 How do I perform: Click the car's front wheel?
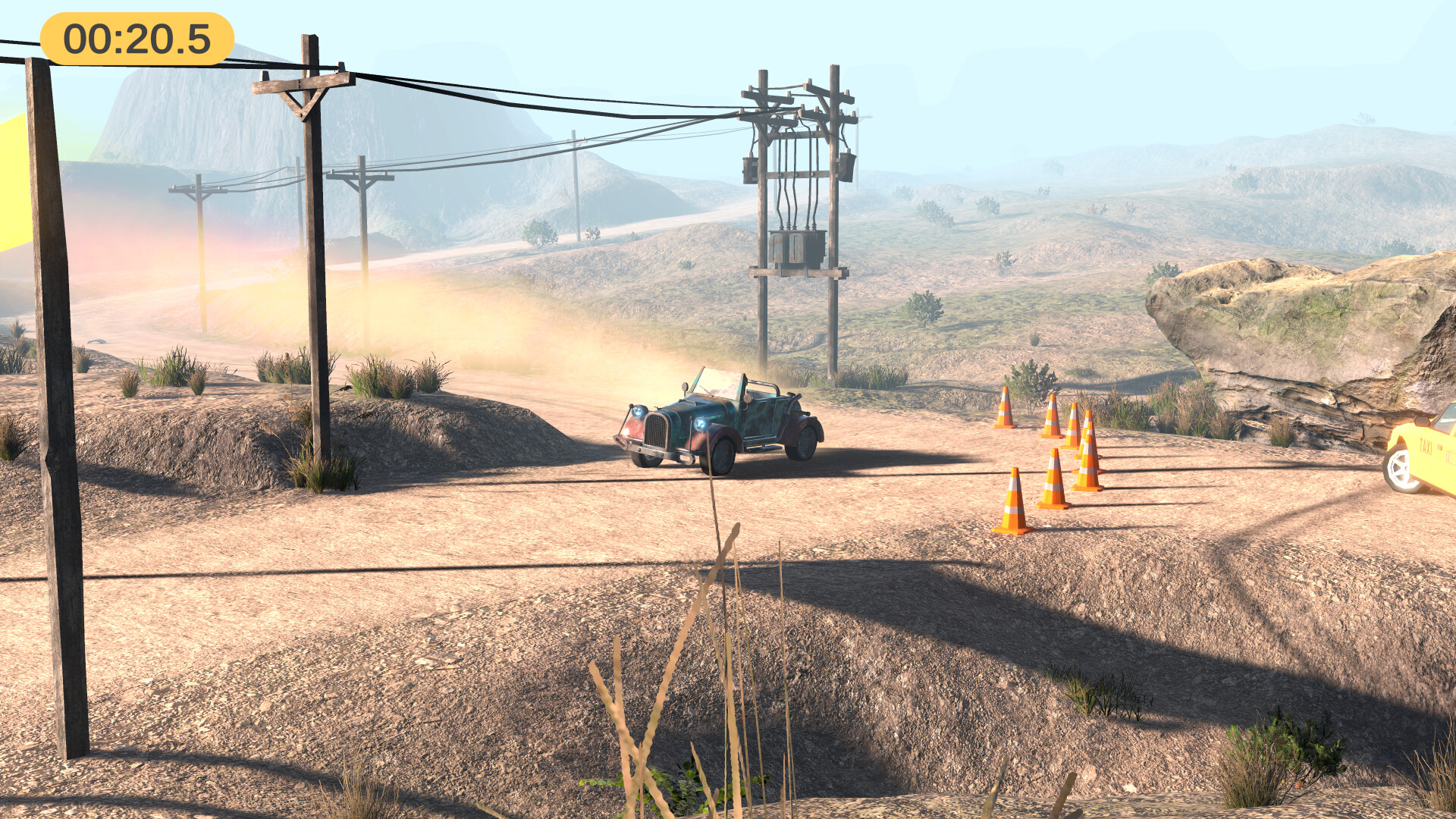pos(720,457)
